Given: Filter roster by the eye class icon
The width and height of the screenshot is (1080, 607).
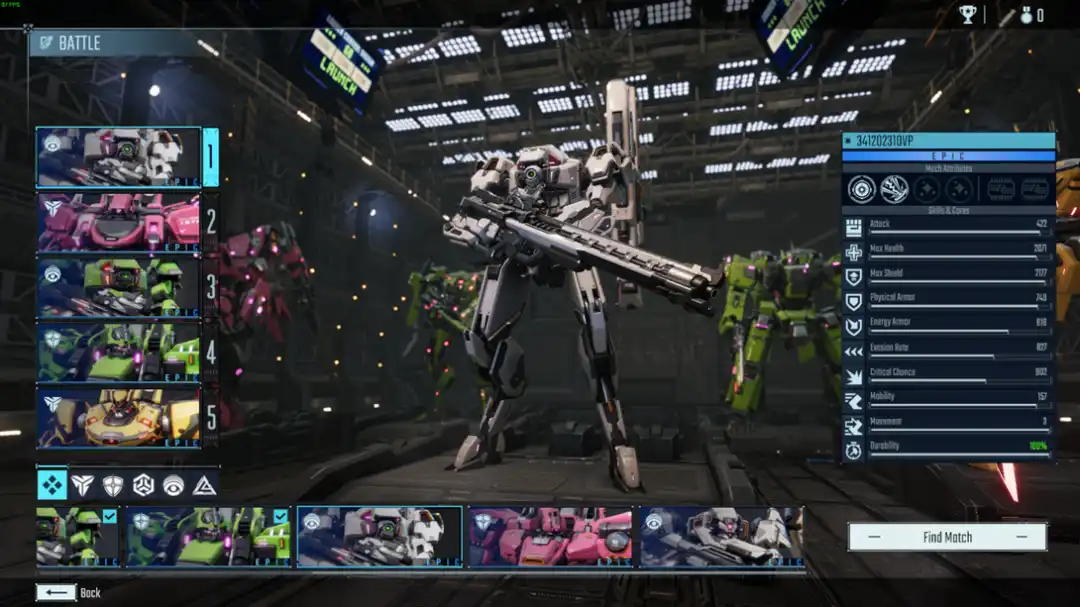Looking at the screenshot, I should 174,485.
